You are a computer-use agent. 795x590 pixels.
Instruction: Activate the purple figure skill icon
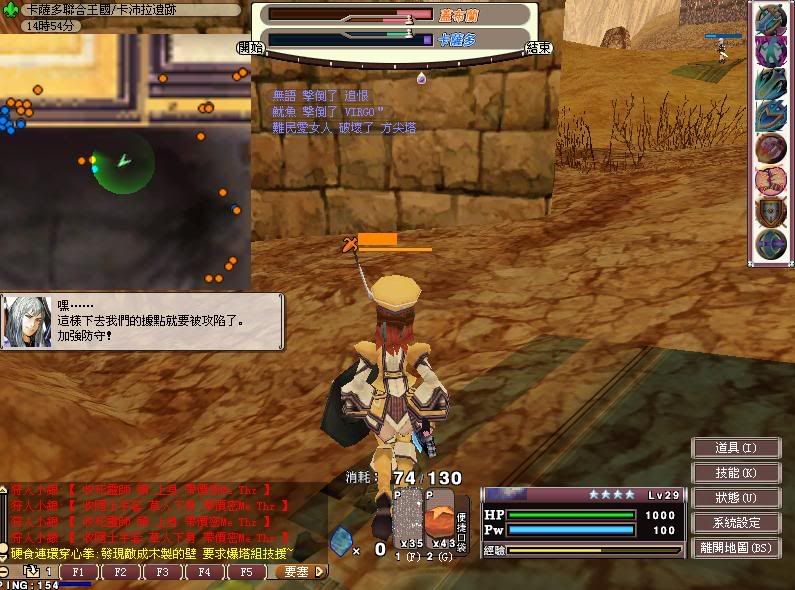point(770,51)
